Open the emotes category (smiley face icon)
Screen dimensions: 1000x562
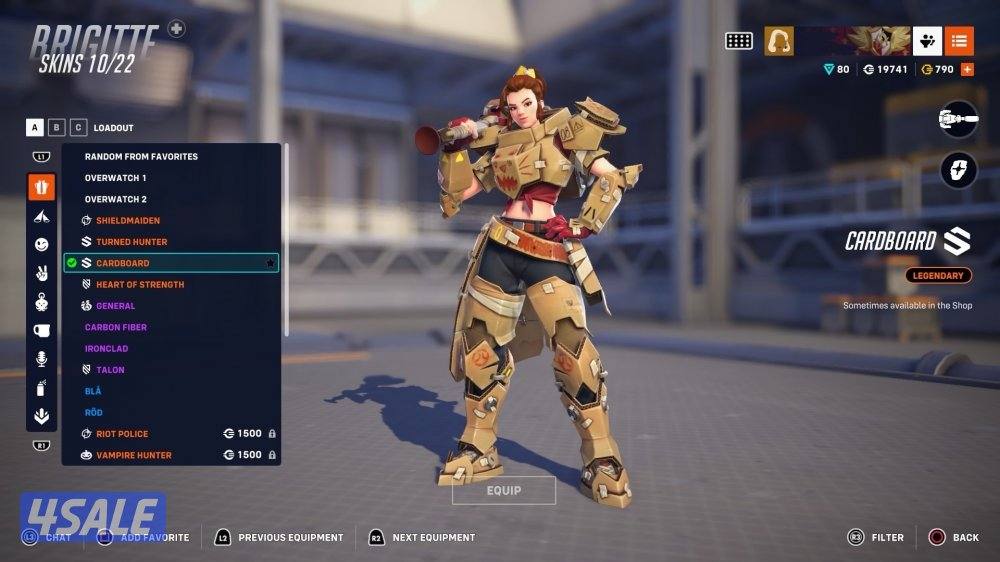click(x=41, y=244)
